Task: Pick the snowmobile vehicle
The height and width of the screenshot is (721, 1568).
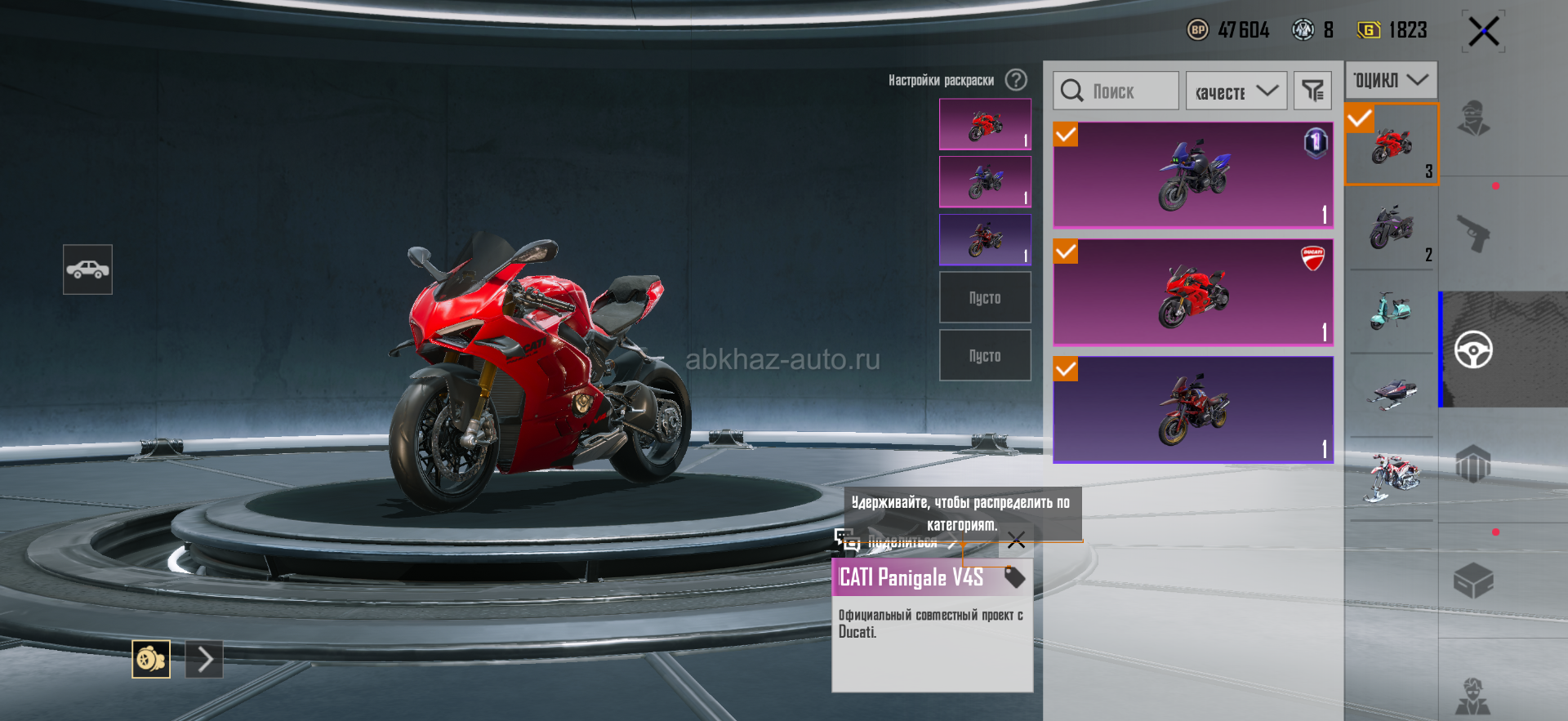Action: click(1392, 394)
